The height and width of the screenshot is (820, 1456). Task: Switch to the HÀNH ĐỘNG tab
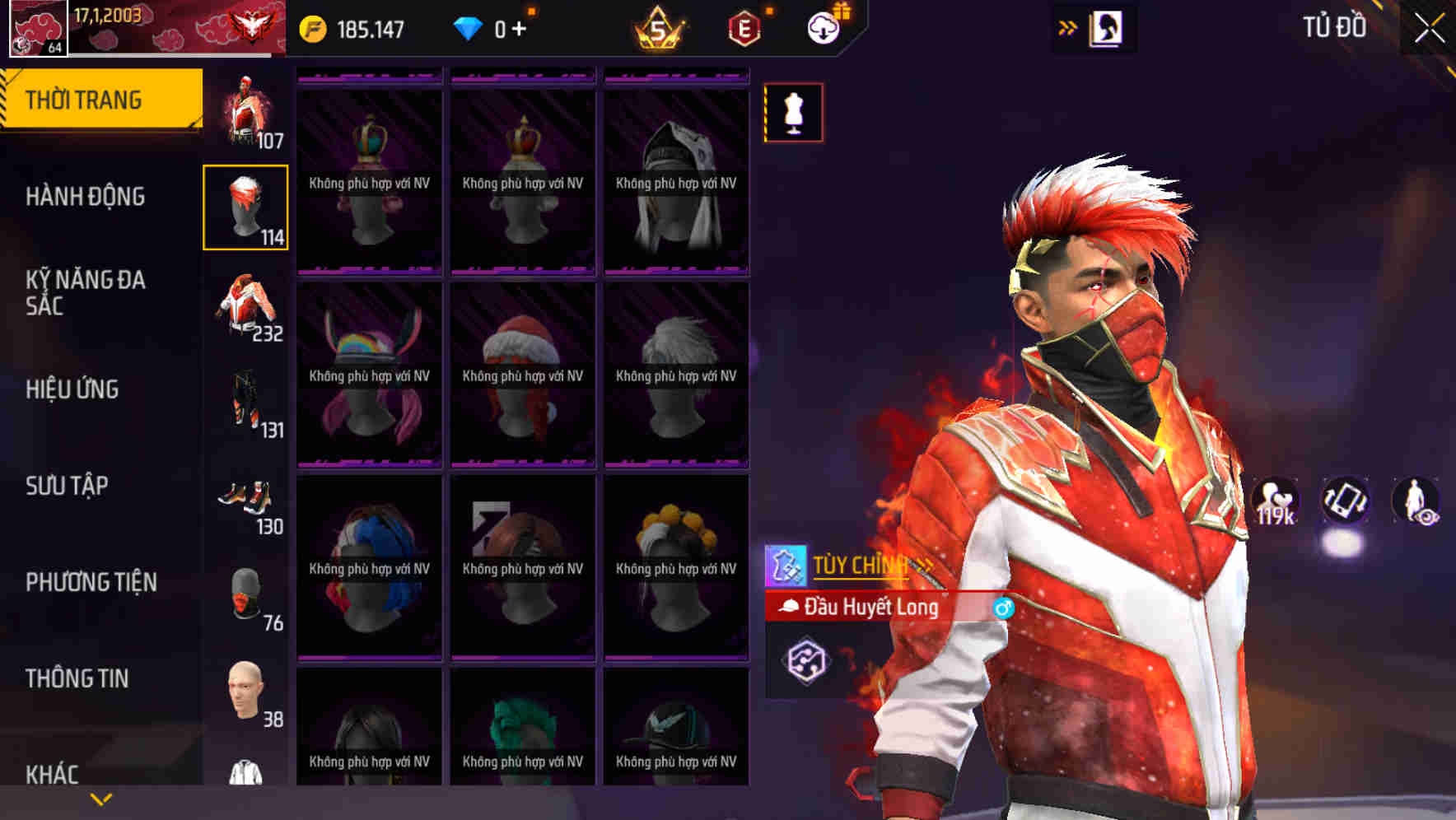point(91,196)
